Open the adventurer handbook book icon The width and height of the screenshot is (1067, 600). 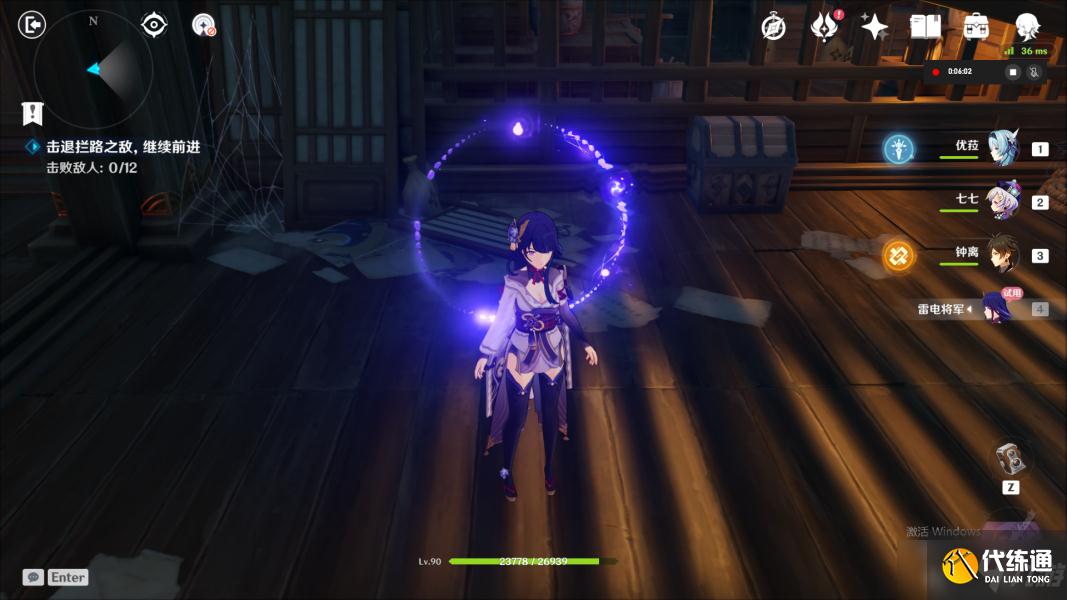click(x=925, y=27)
